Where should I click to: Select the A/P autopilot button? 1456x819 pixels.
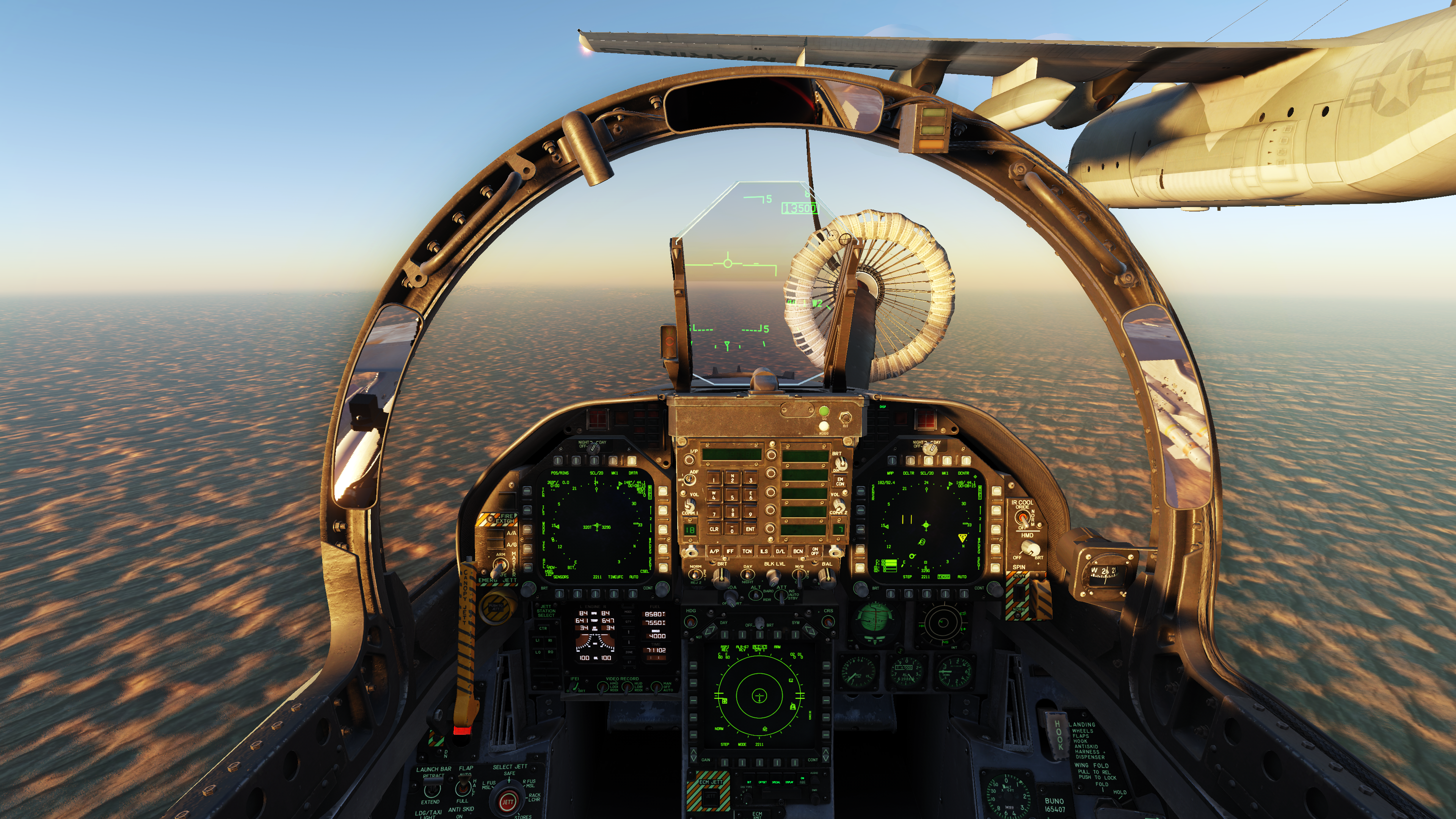[714, 551]
